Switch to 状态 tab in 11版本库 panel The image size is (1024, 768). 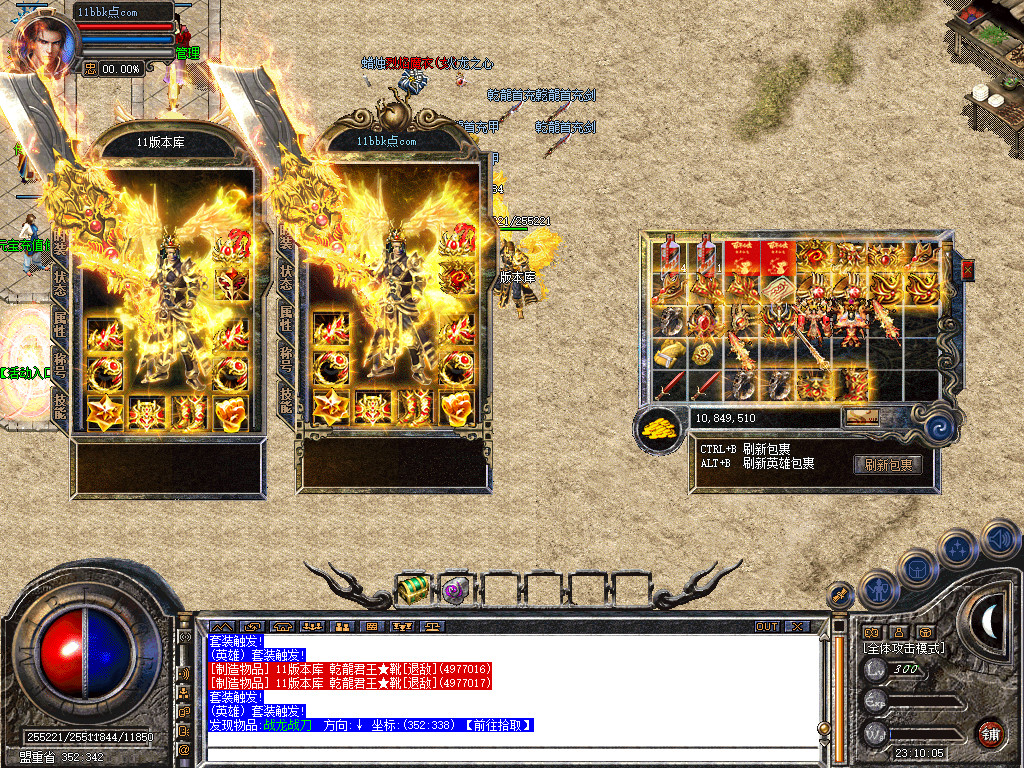(60, 282)
